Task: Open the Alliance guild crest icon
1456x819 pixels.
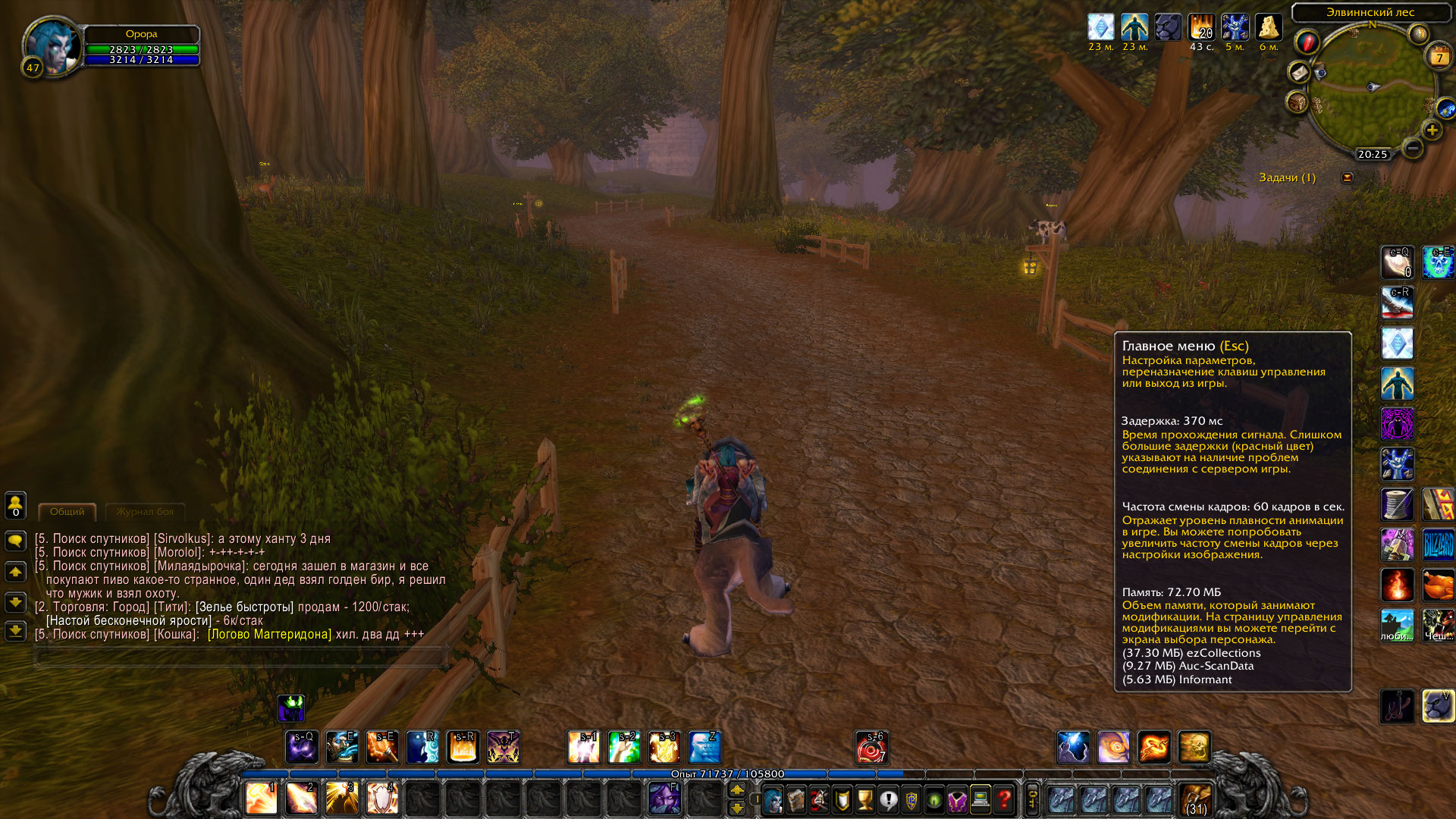Action: (912, 800)
